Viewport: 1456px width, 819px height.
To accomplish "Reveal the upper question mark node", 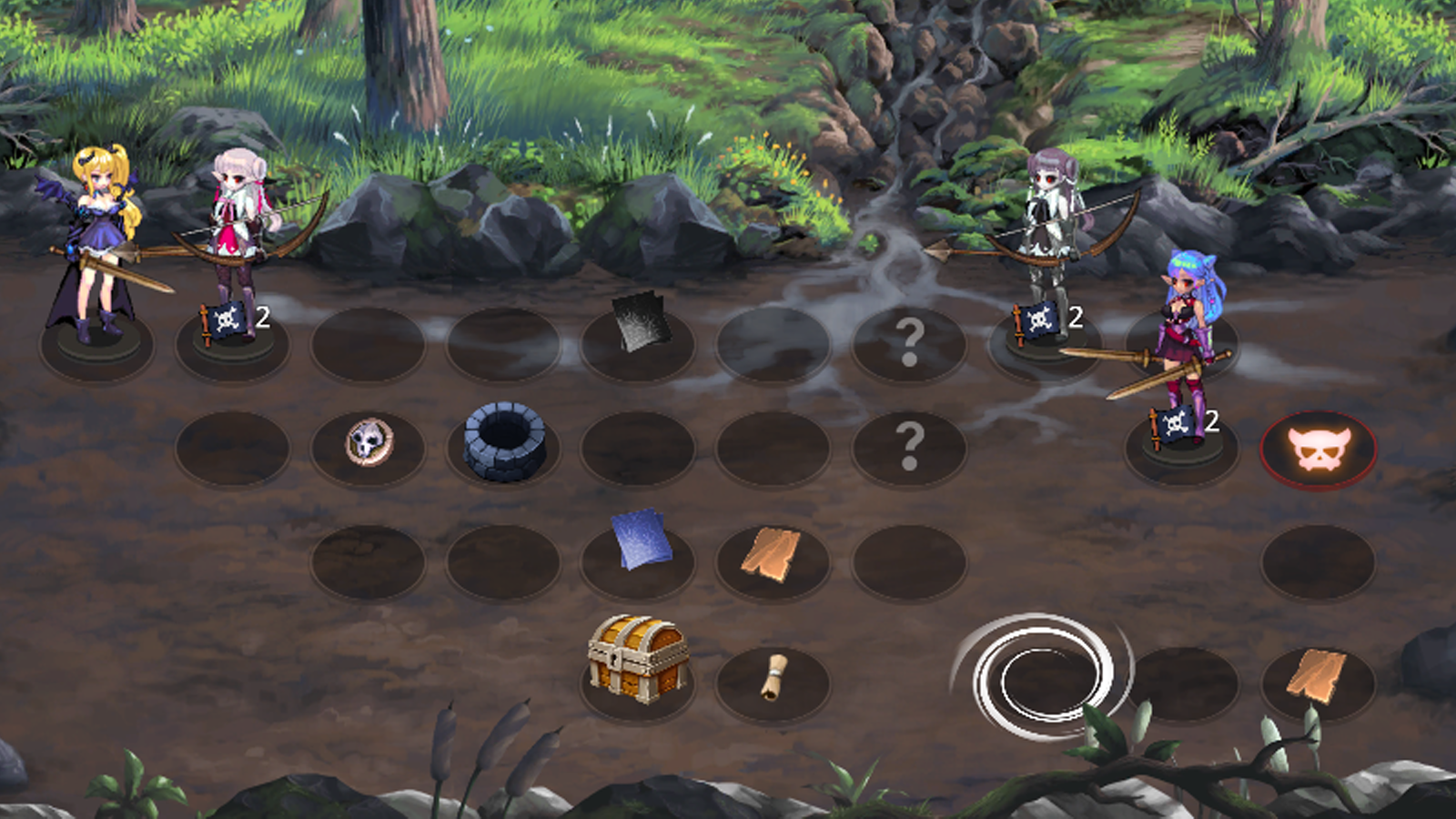I will [x=910, y=341].
